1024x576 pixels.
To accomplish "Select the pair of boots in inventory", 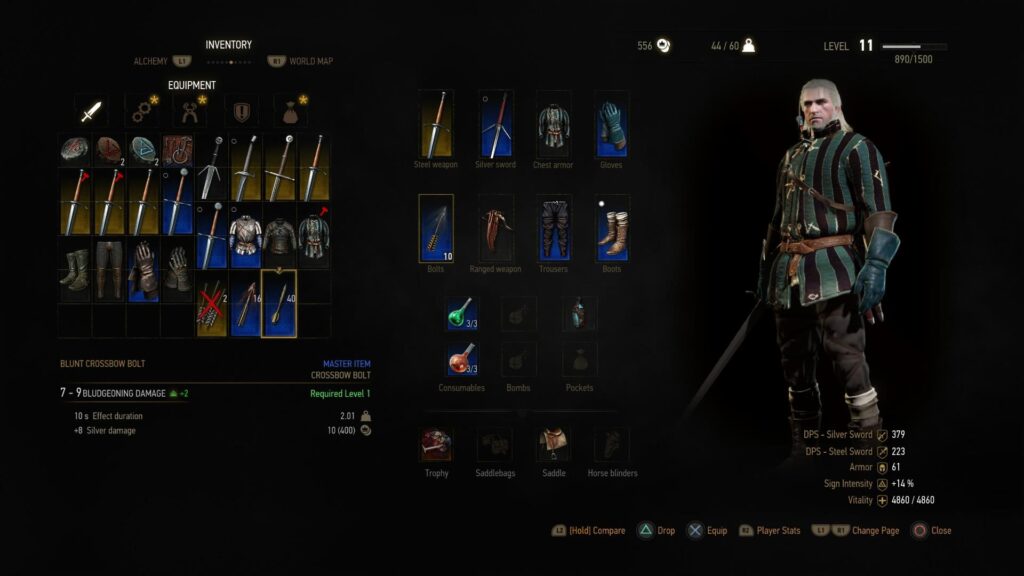I will 75,269.
